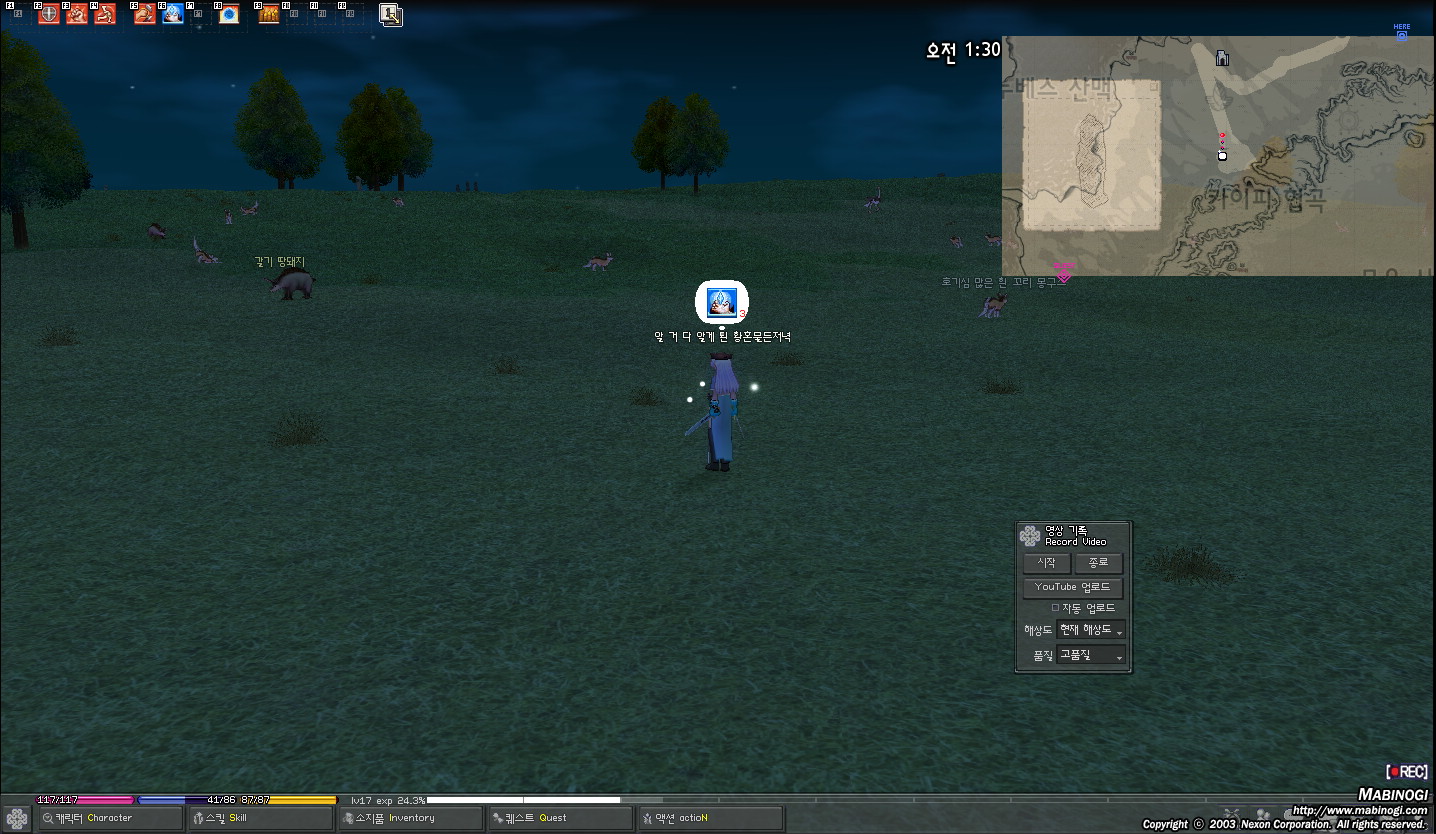The width and height of the screenshot is (1436, 834).
Task: Click the YouTube 업로드 upload button
Action: (x=1072, y=587)
